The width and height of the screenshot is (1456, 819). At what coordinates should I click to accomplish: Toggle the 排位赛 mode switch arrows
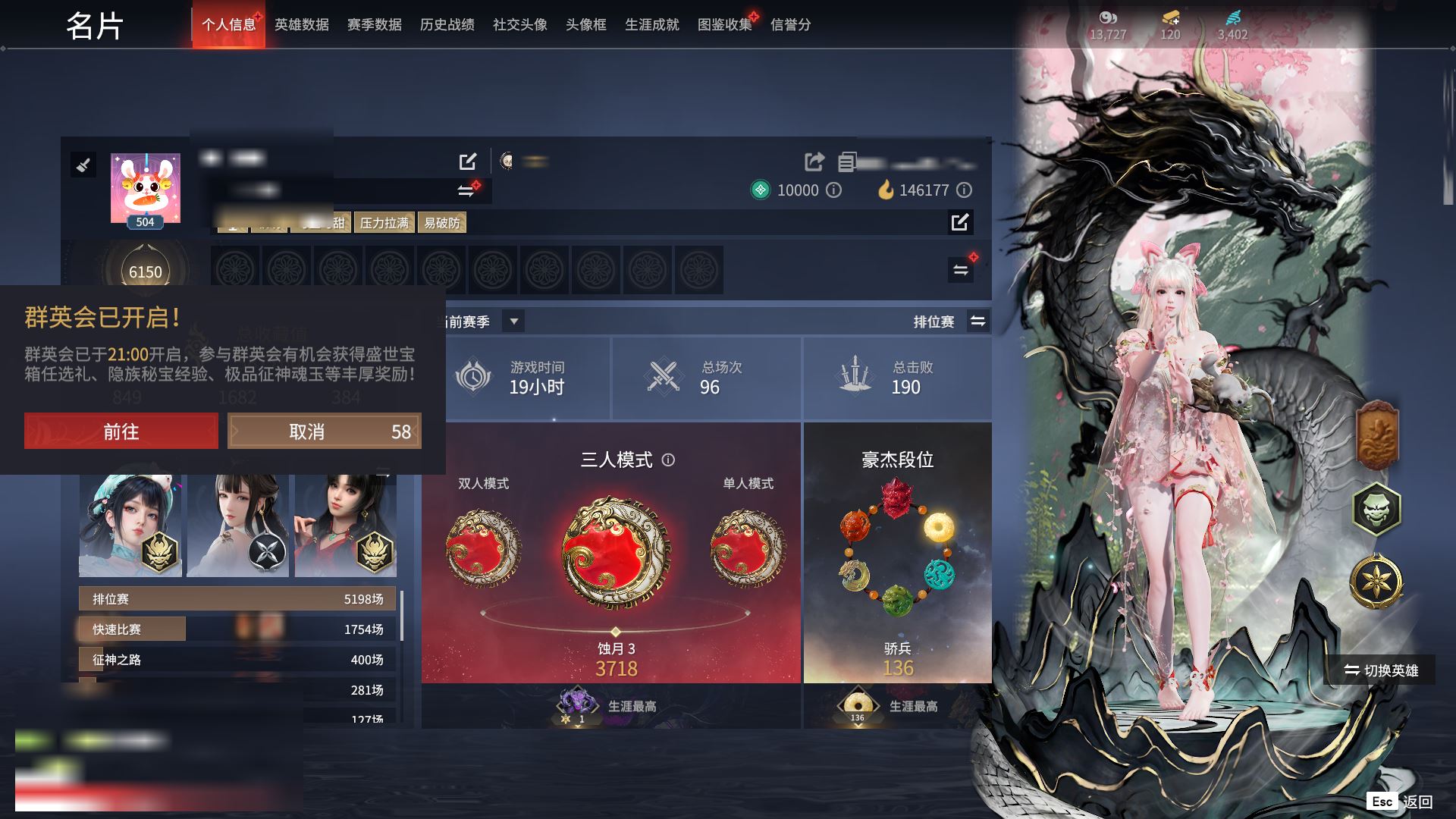coord(978,322)
